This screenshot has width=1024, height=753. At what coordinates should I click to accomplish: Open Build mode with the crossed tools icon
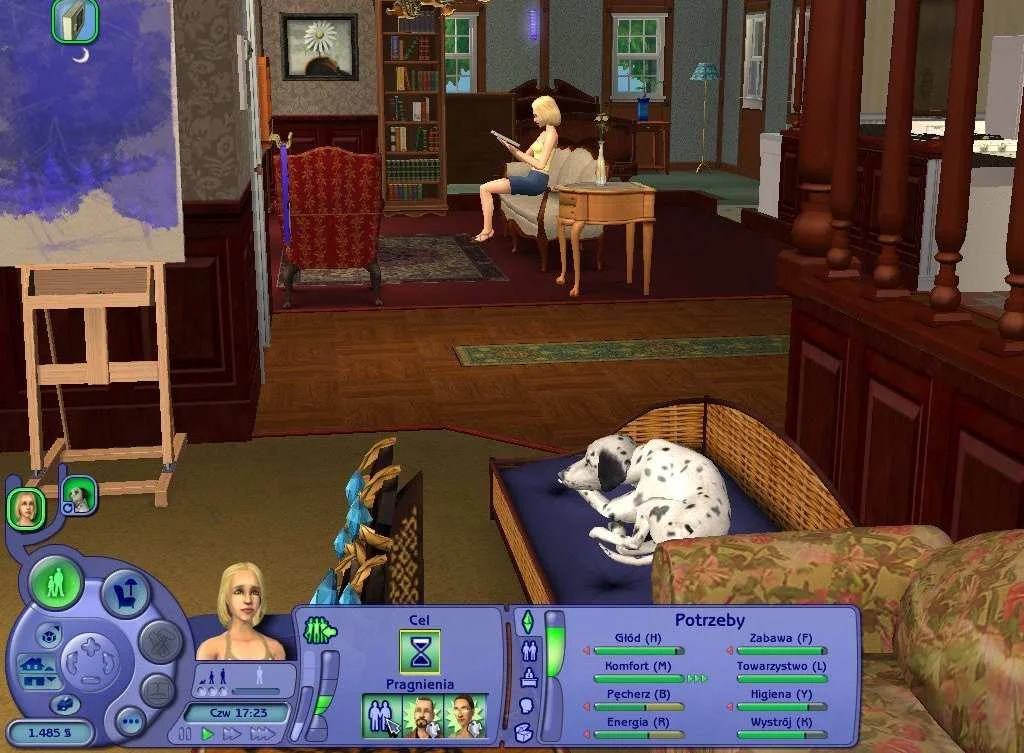coord(160,642)
